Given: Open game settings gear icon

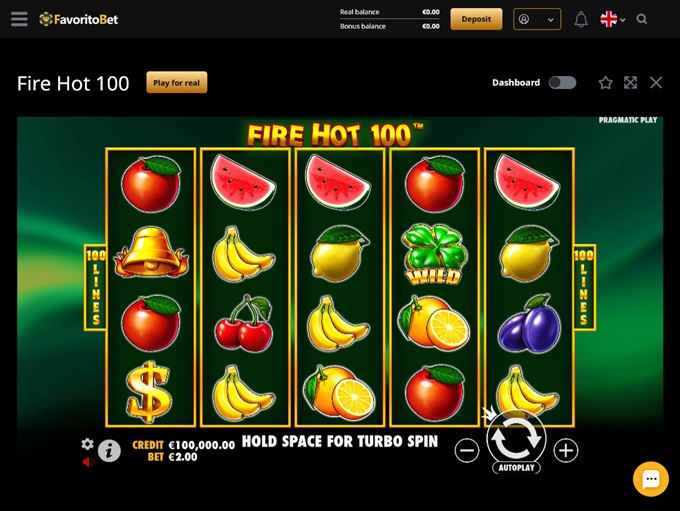Looking at the screenshot, I should click(87, 444).
